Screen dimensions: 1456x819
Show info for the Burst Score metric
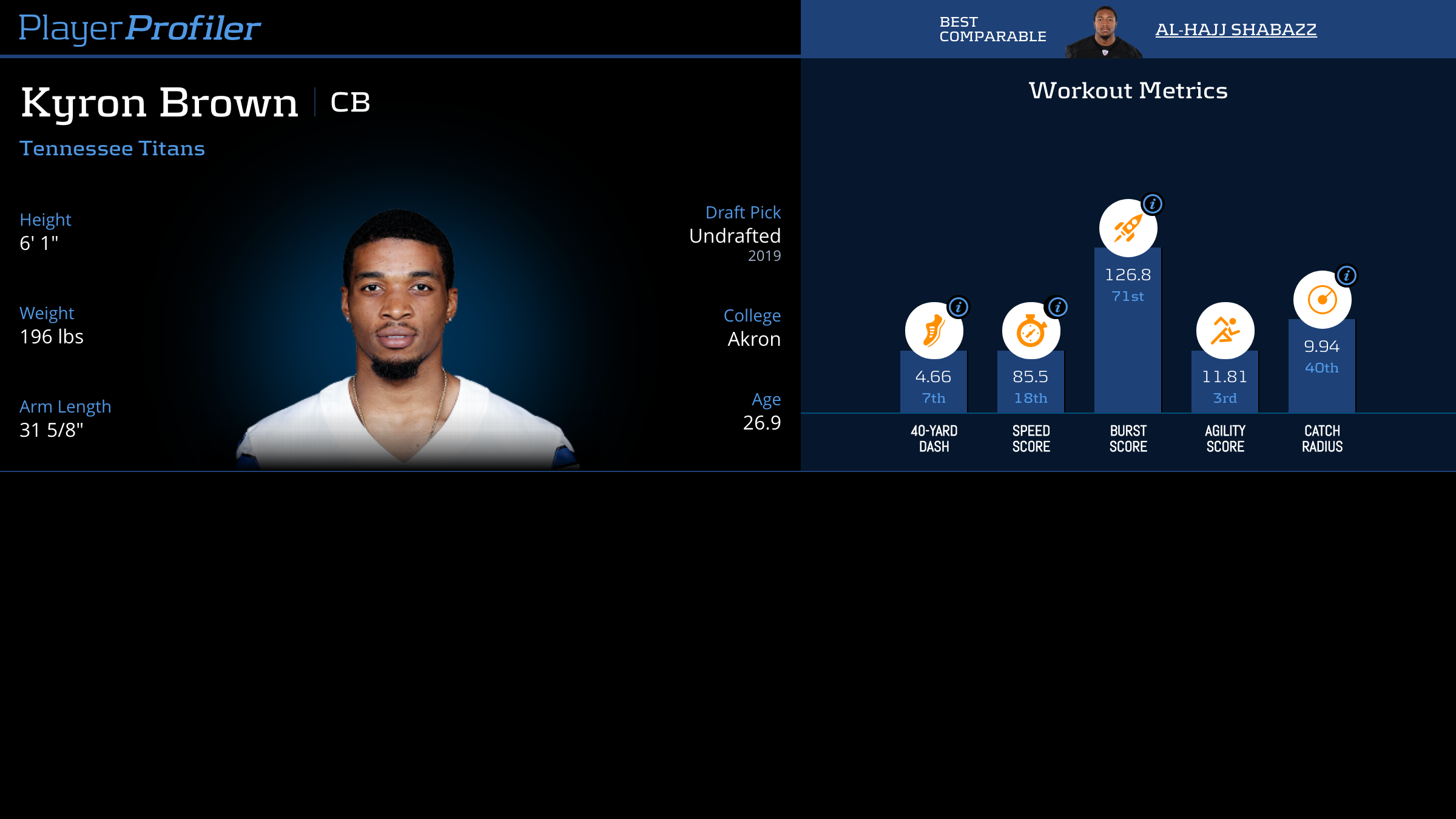click(x=1153, y=204)
